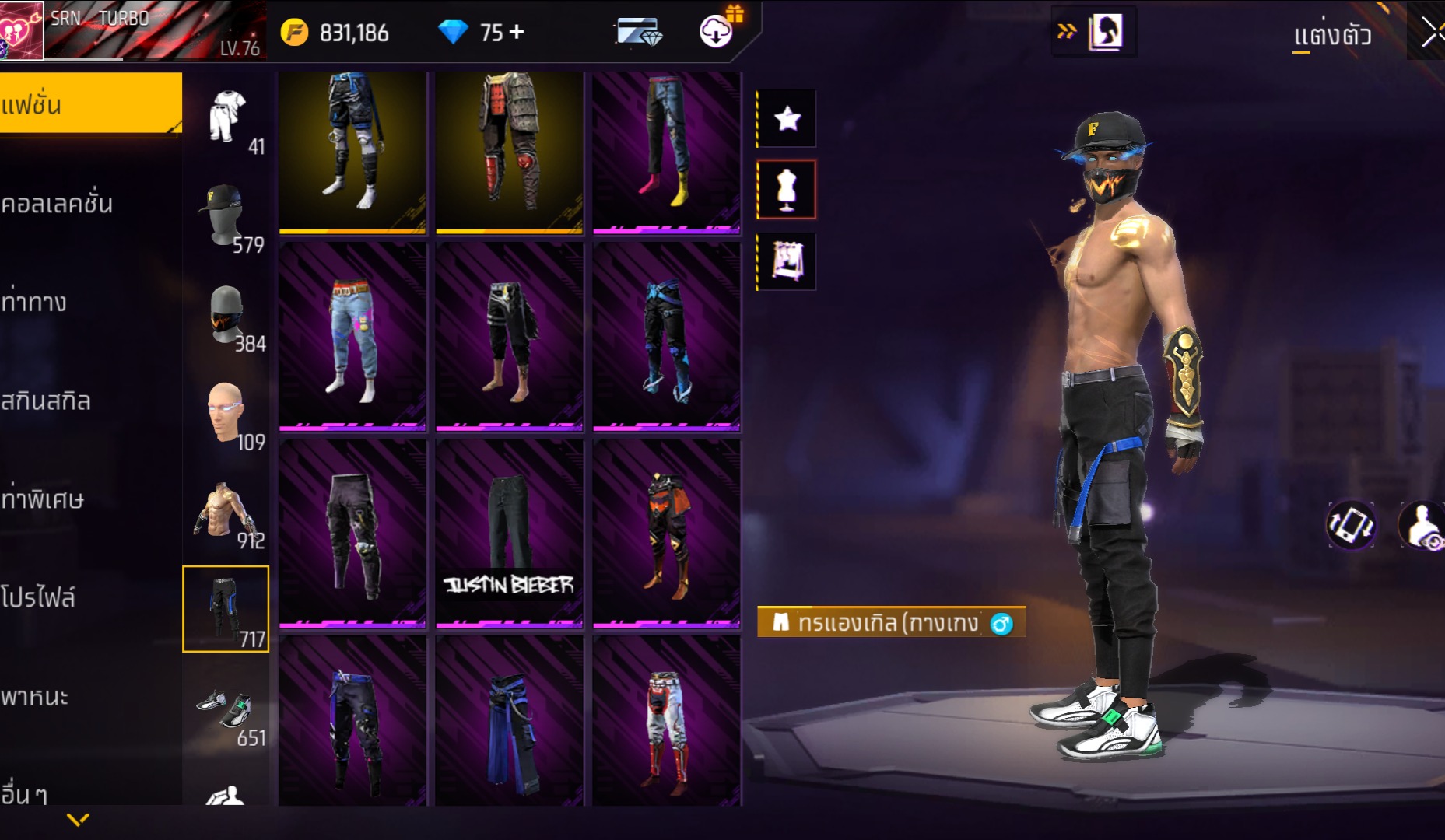The width and height of the screenshot is (1445, 840).
Task: Open the พาหนะ vehicle section
Action: 35,696
